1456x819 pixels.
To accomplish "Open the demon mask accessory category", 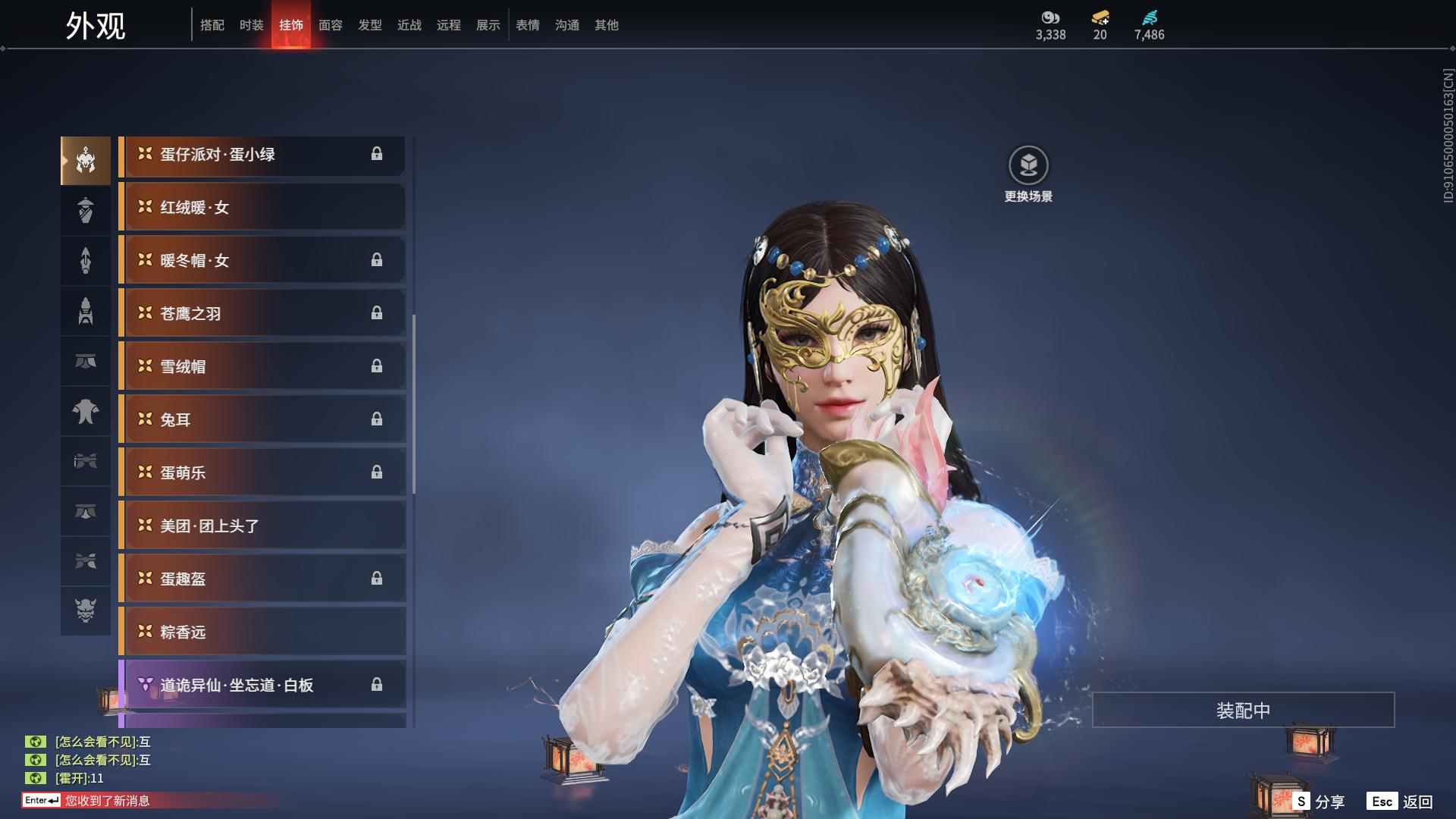I will click(x=86, y=610).
